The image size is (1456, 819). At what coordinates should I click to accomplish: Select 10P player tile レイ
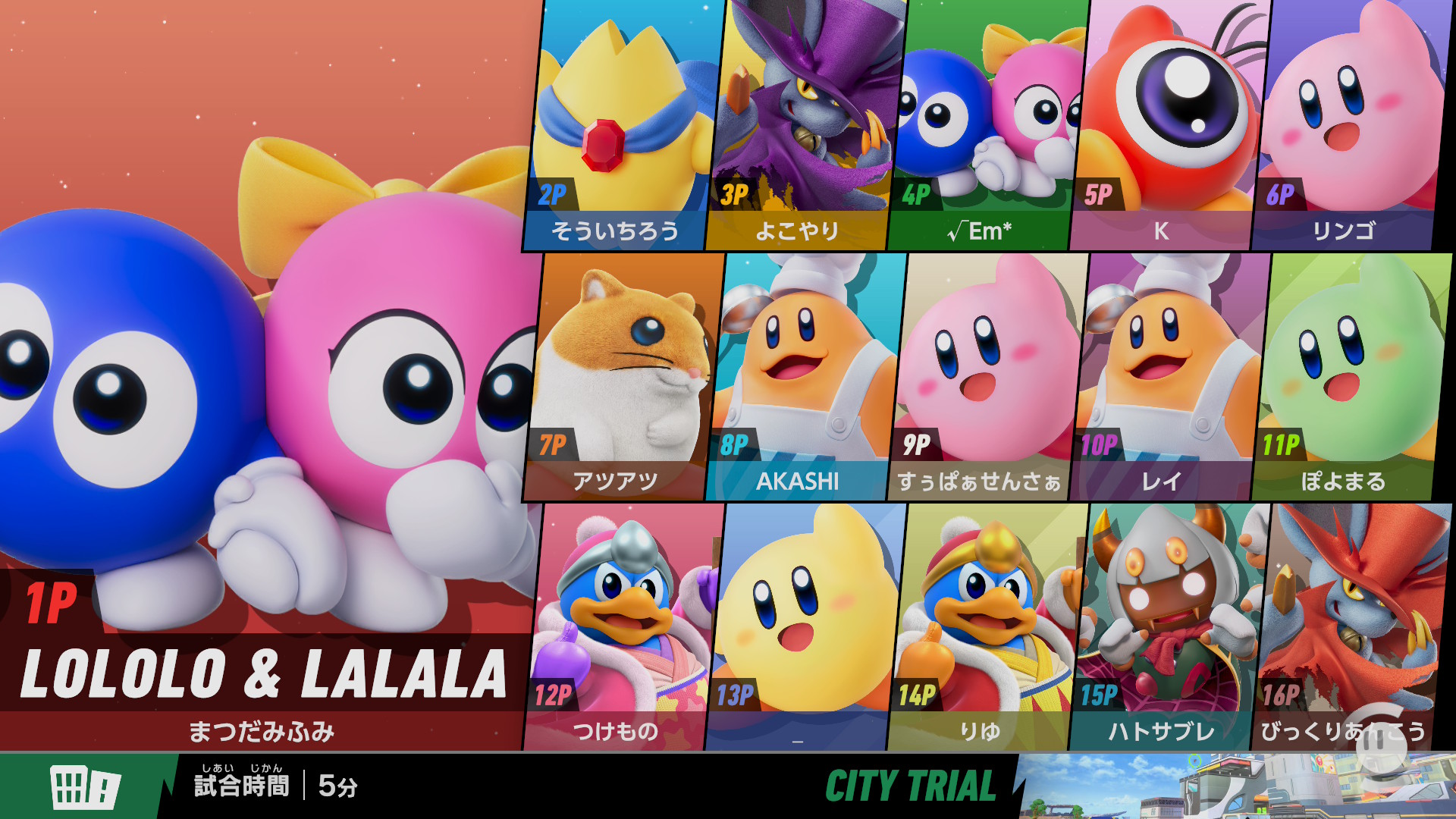1168,375
